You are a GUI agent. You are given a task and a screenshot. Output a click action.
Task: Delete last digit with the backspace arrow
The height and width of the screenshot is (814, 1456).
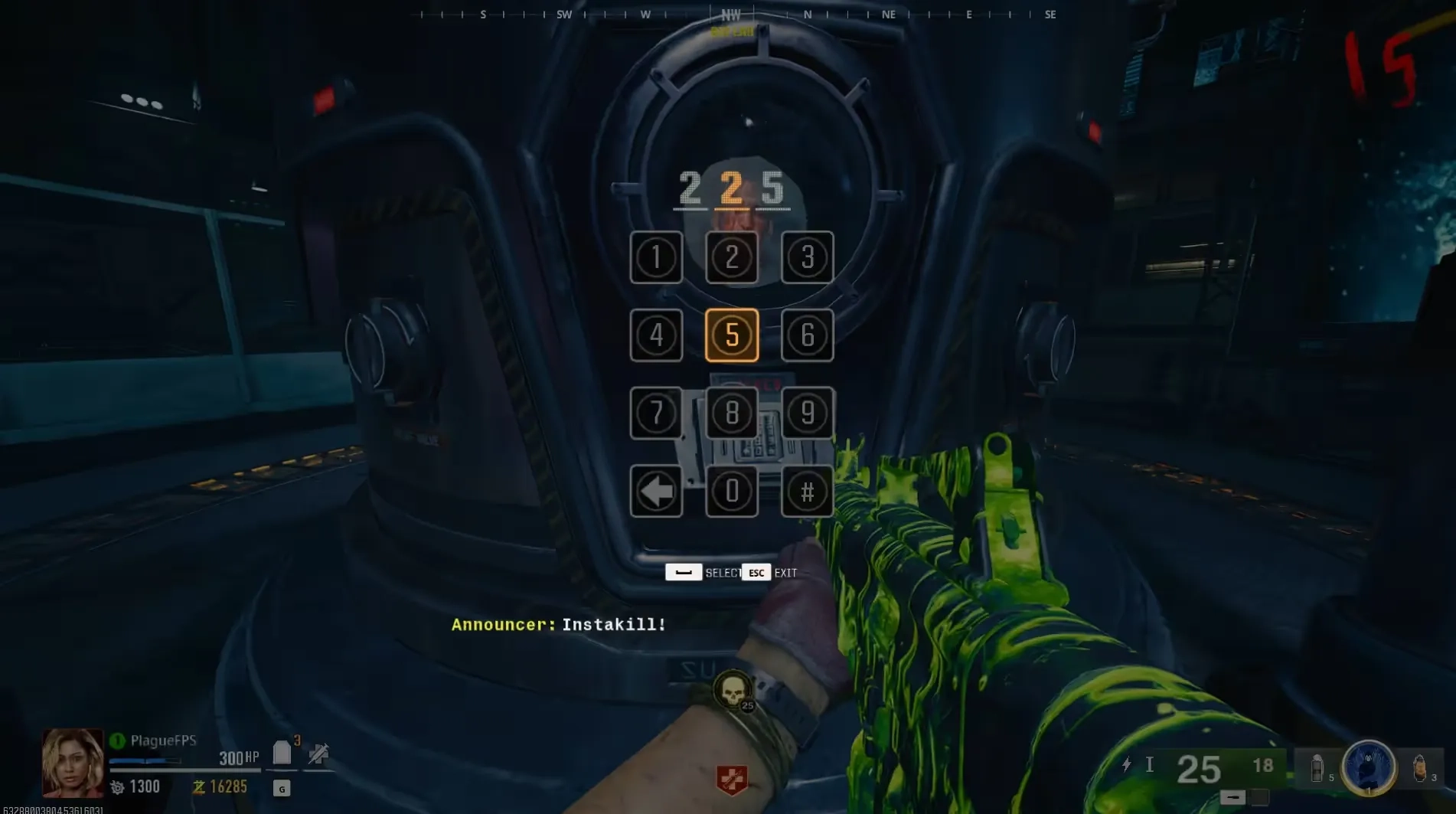656,492
